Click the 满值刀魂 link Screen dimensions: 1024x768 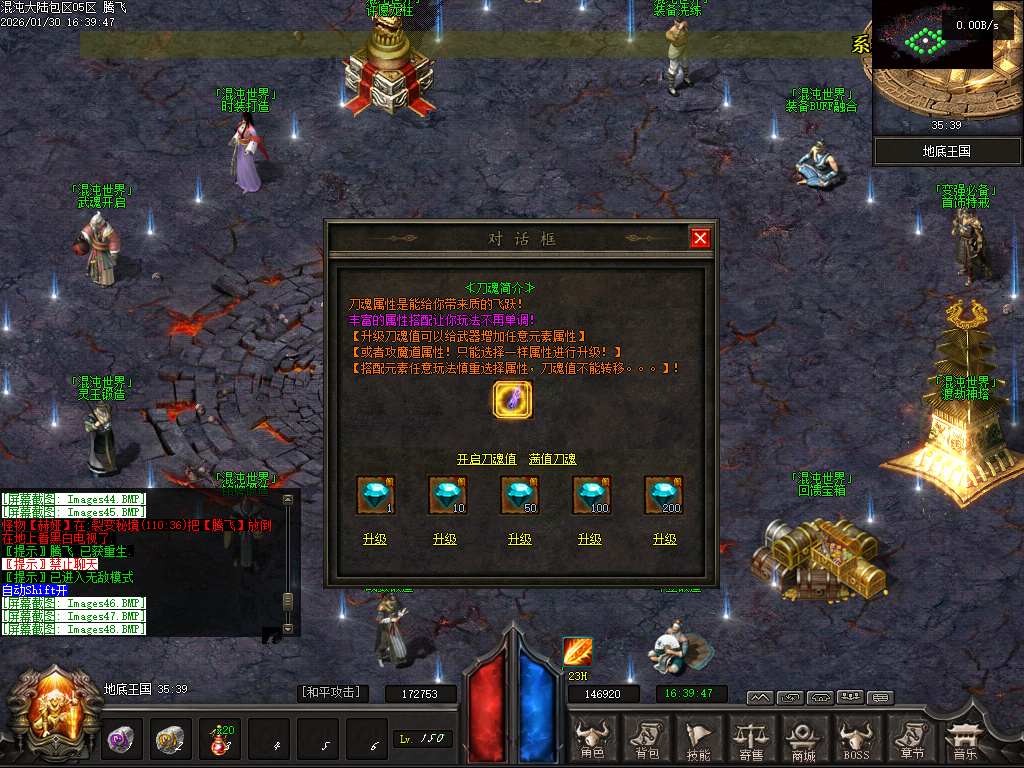click(553, 459)
